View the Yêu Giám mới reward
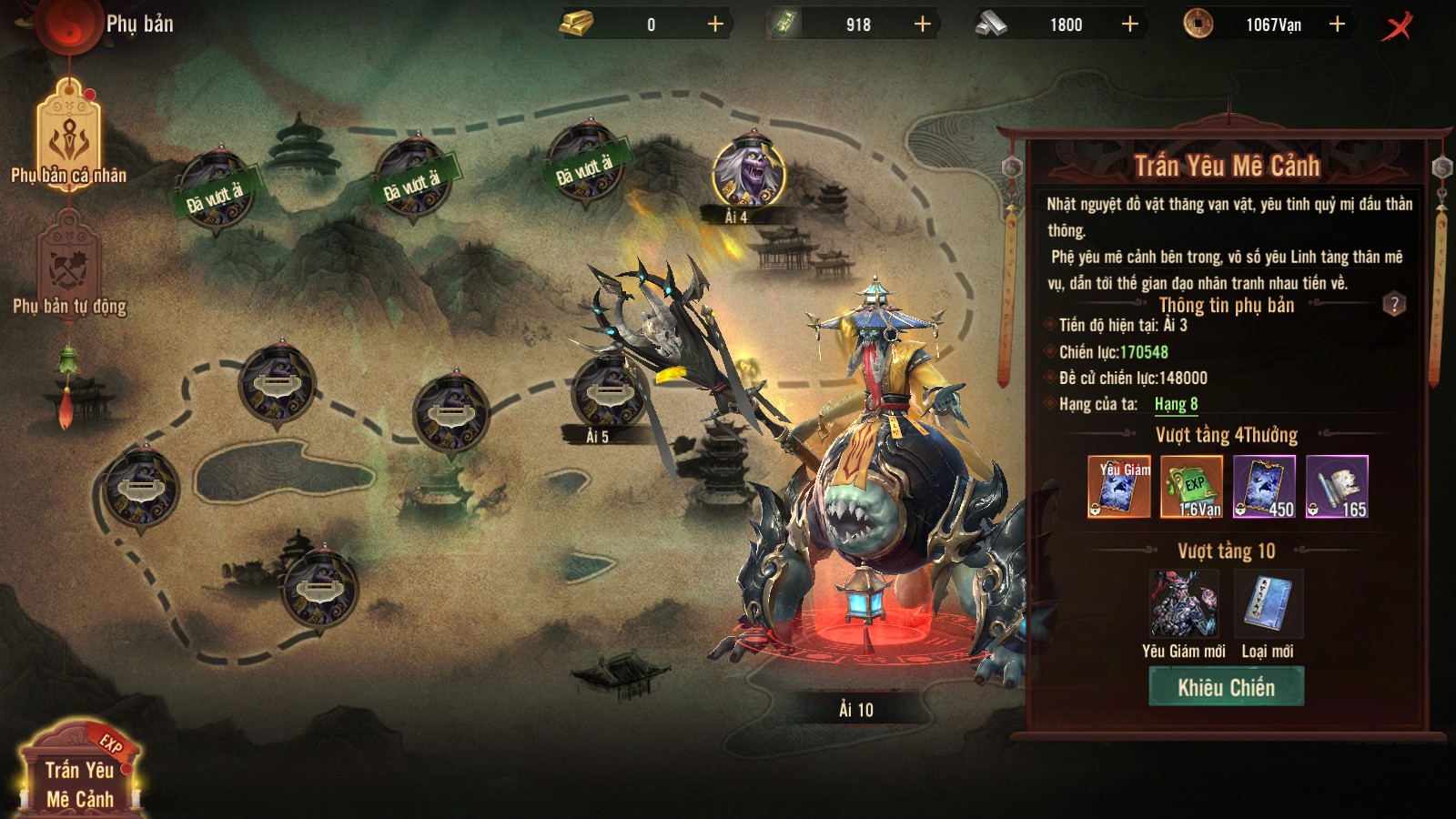The width and height of the screenshot is (1456, 819). (x=1183, y=605)
